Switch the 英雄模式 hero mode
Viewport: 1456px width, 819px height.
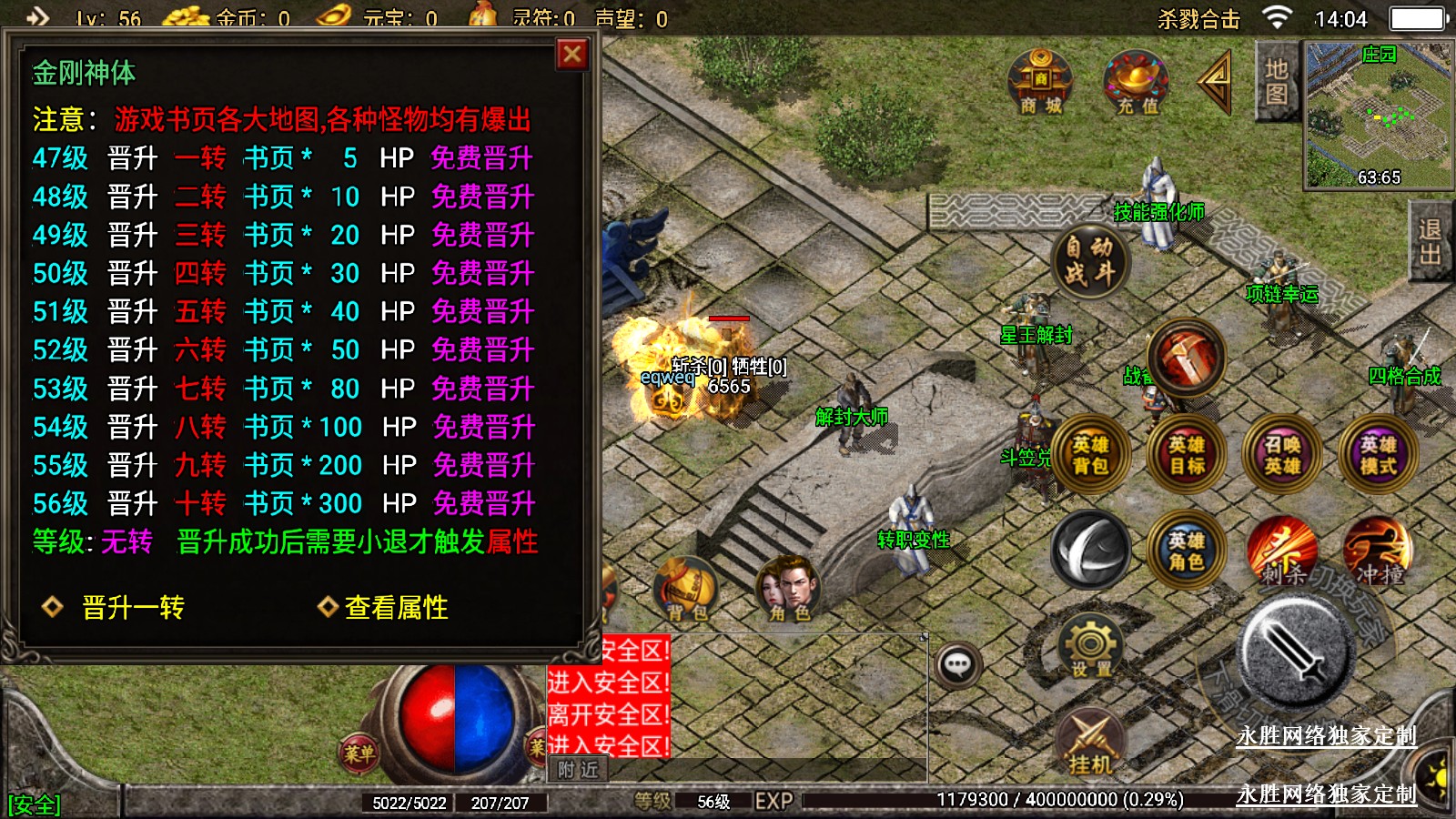pos(1378,454)
